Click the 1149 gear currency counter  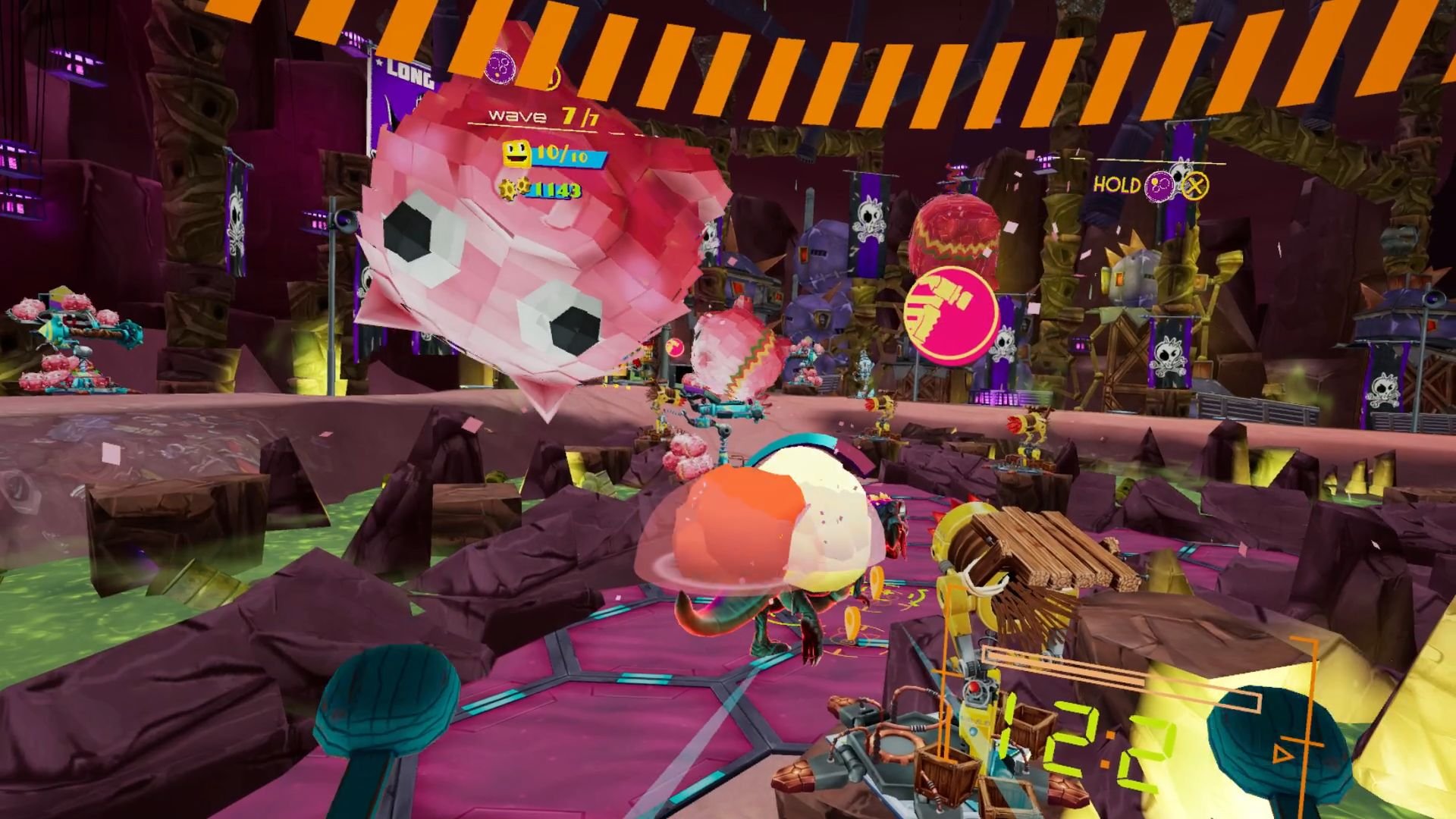click(x=554, y=190)
